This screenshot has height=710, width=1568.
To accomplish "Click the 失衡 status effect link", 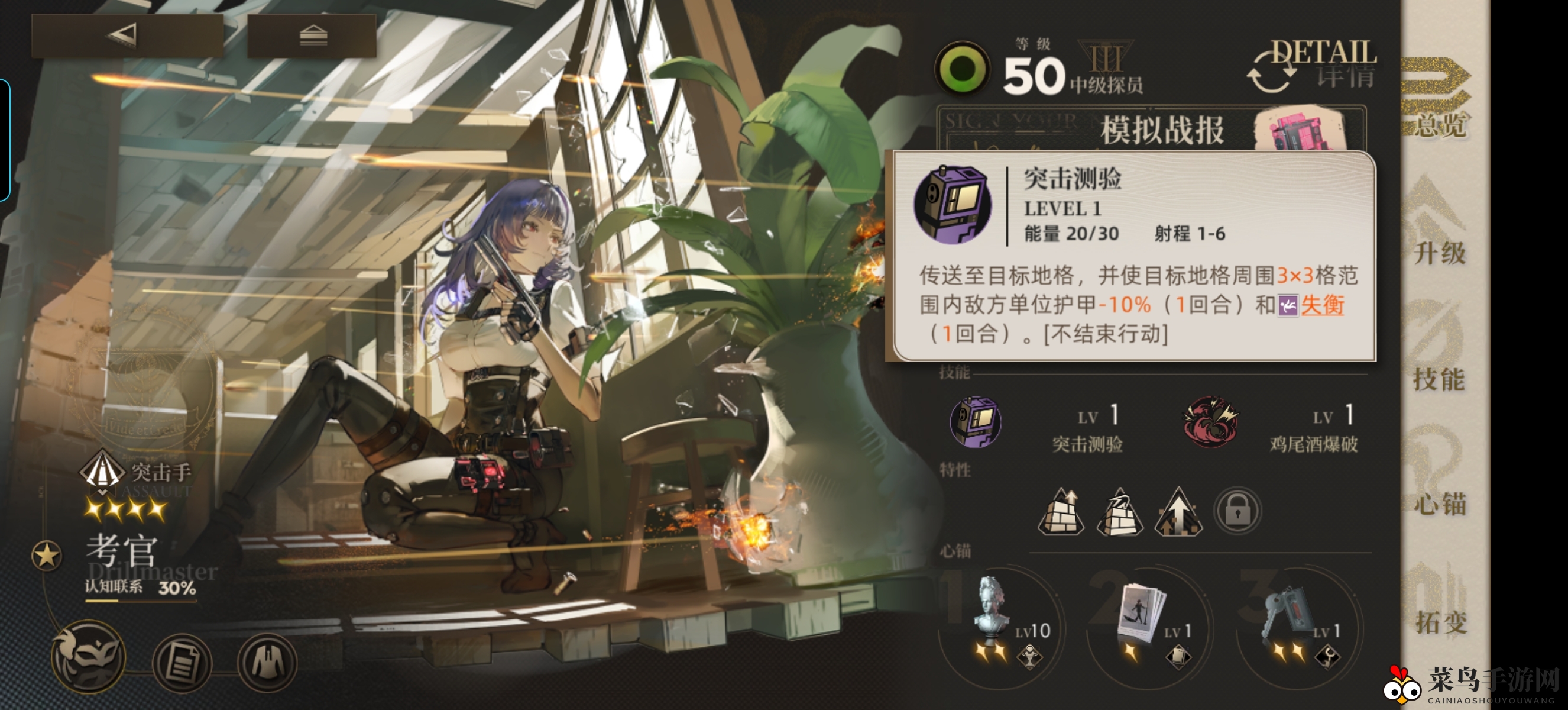I will tap(1327, 308).
